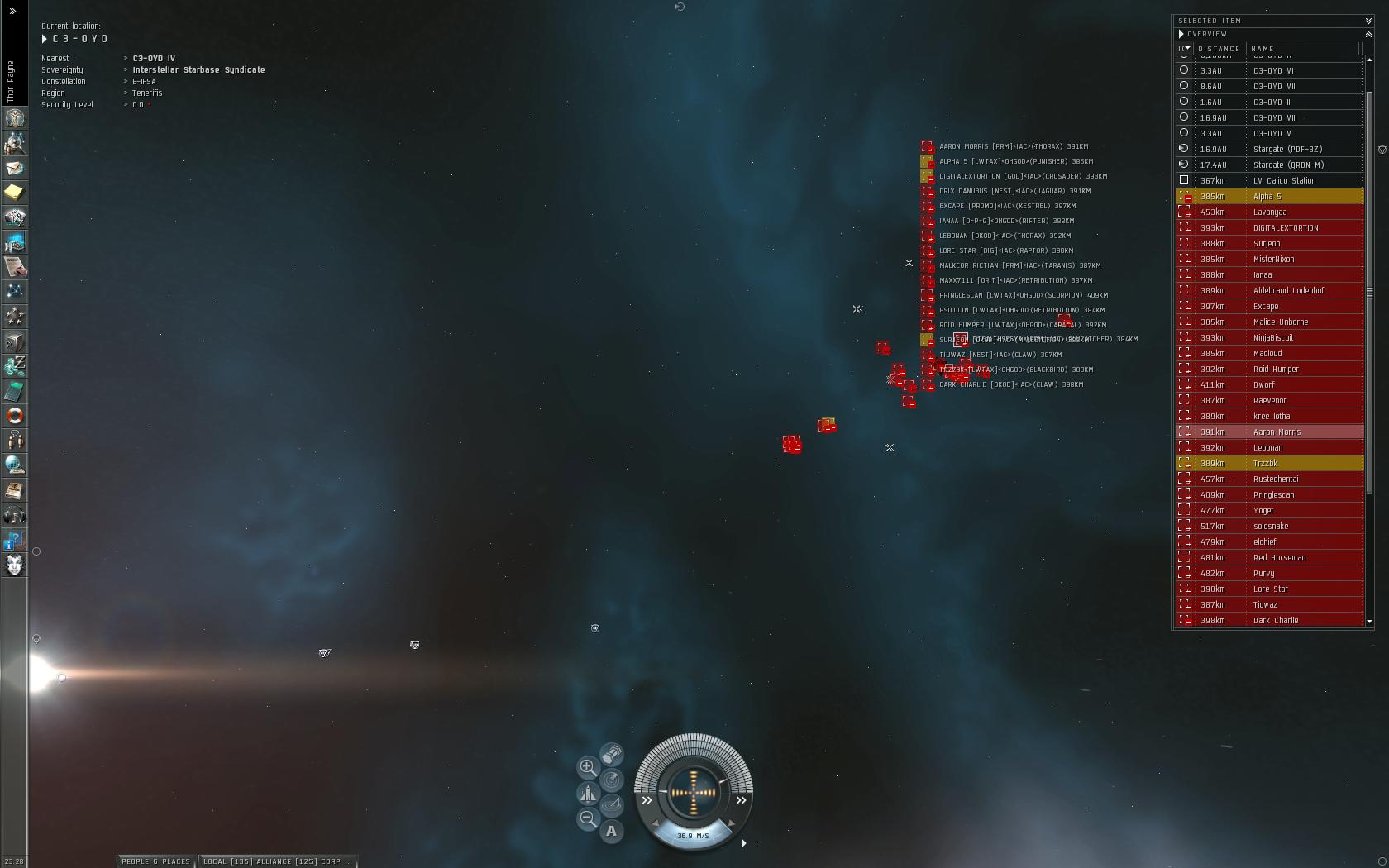Open the jukebox headphones icon
Screen dimensions: 1389x868
click(x=14, y=516)
